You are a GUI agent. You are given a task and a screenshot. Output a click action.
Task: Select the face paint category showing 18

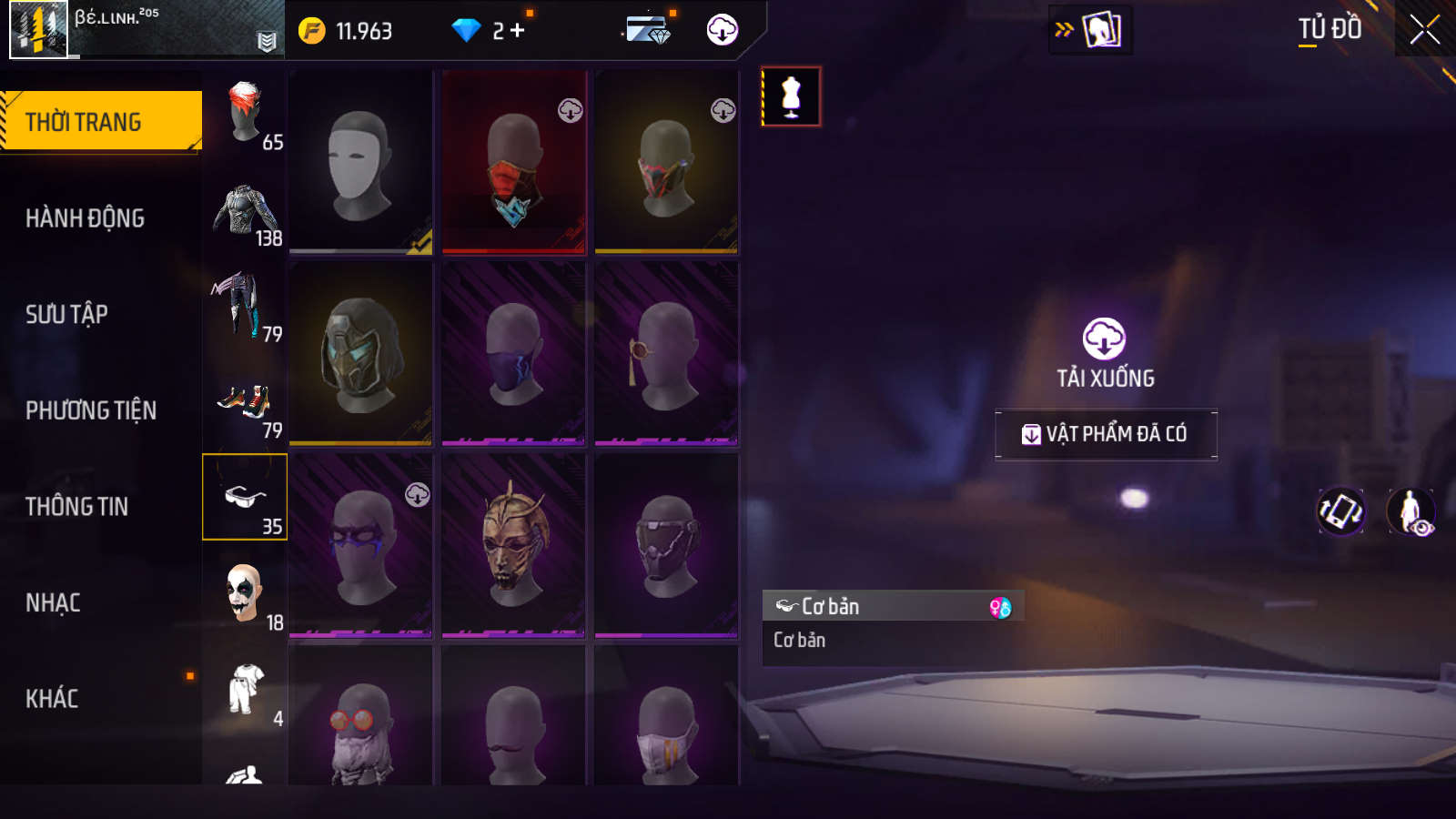pyautogui.click(x=245, y=596)
